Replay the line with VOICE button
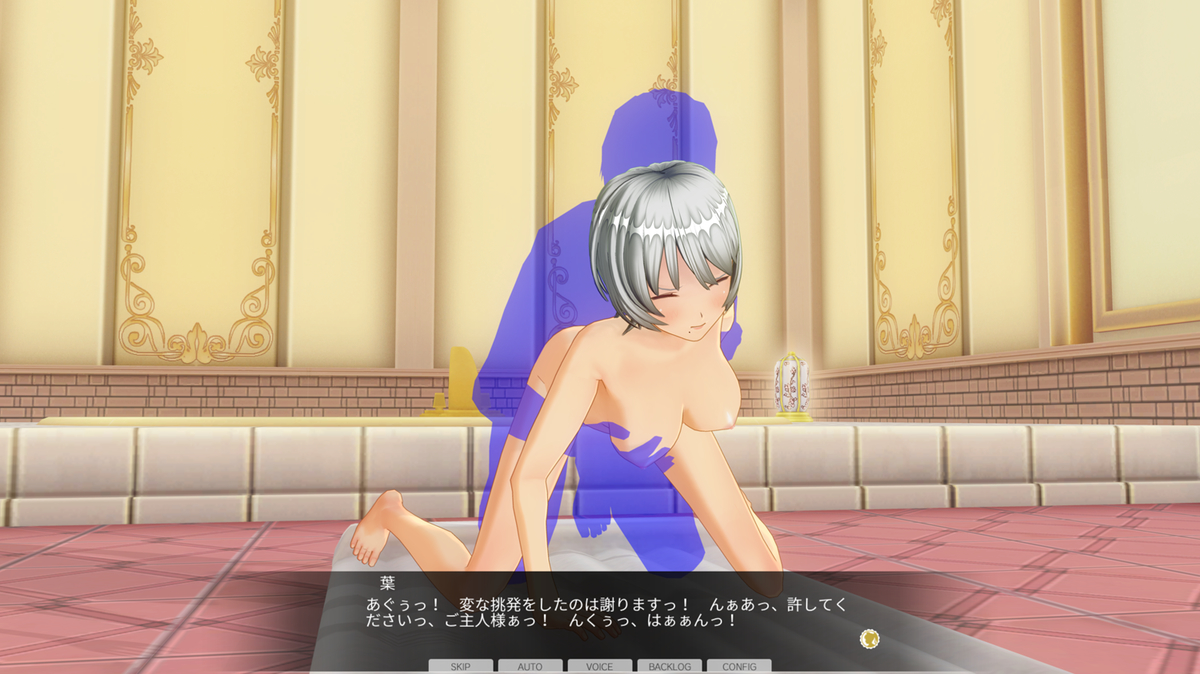 point(600,666)
